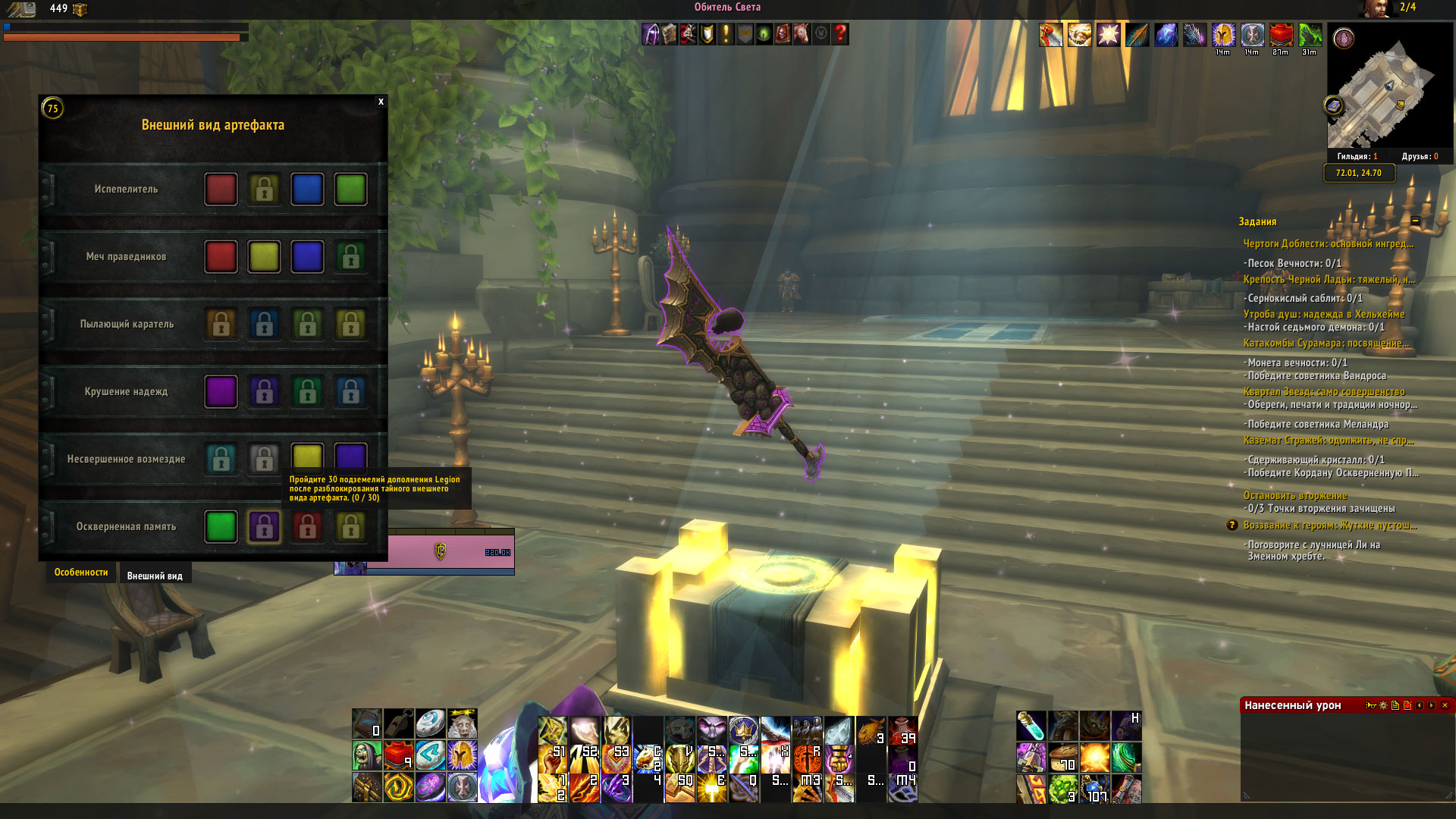Viewport: 1456px width, 819px height.
Task: Close the artifact appearance panel
Action: tap(381, 102)
